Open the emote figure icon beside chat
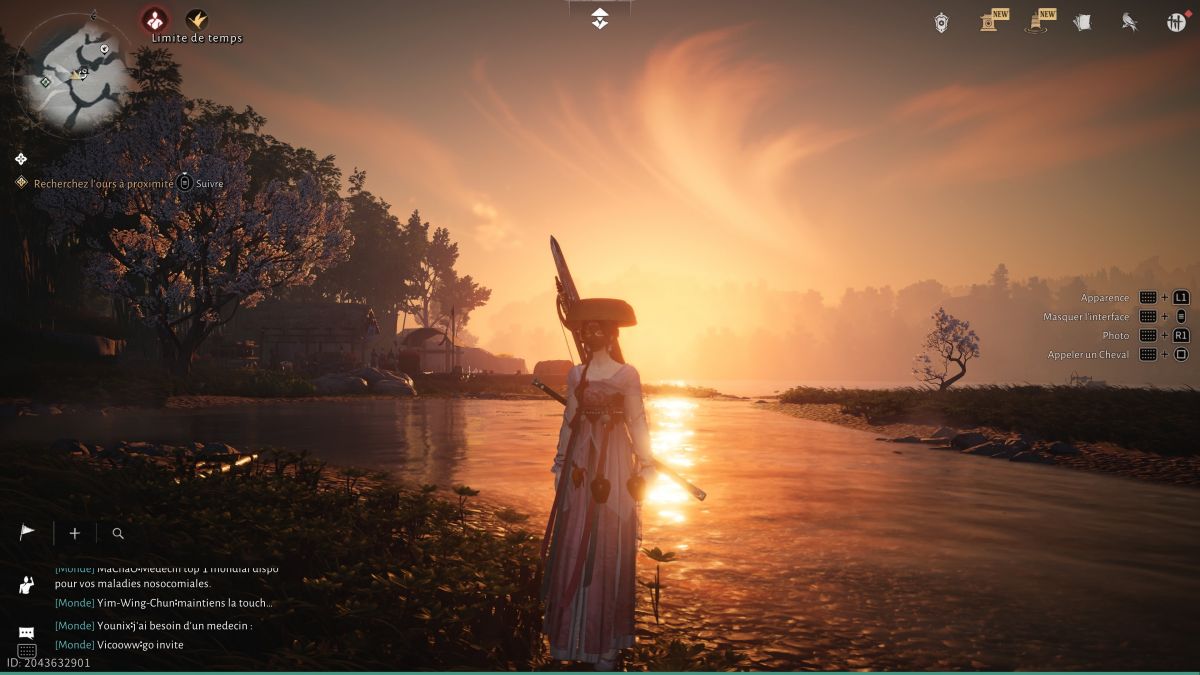The height and width of the screenshot is (675, 1200). tap(27, 584)
